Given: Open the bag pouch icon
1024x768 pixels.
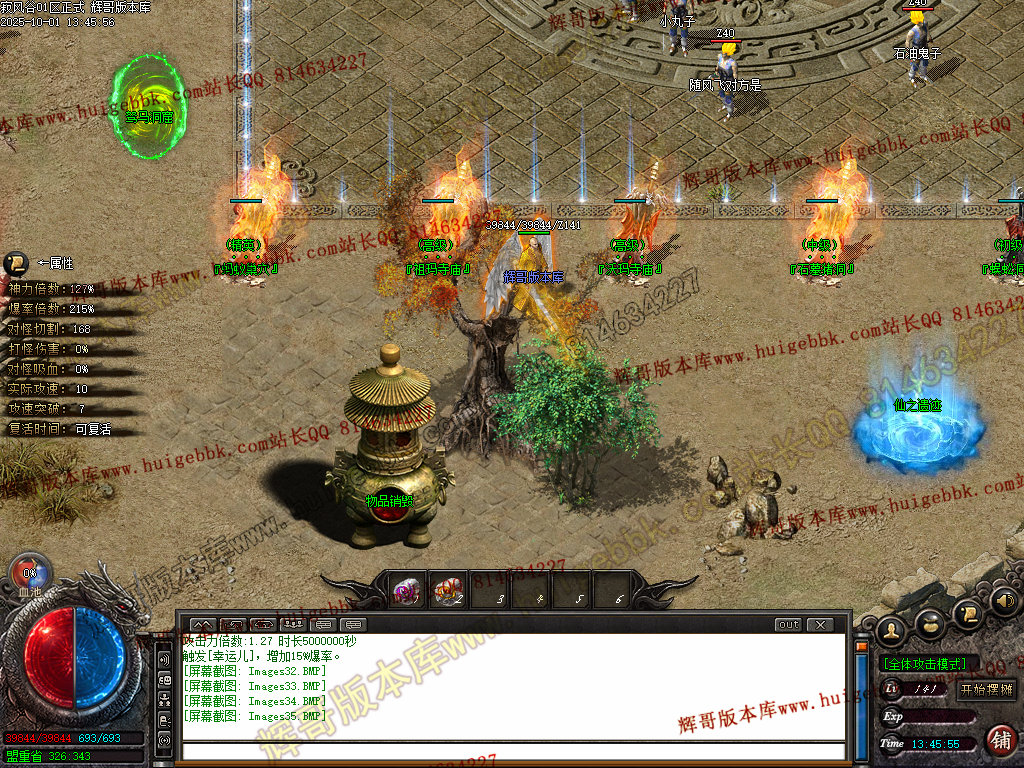Looking at the screenshot, I should point(930,624).
